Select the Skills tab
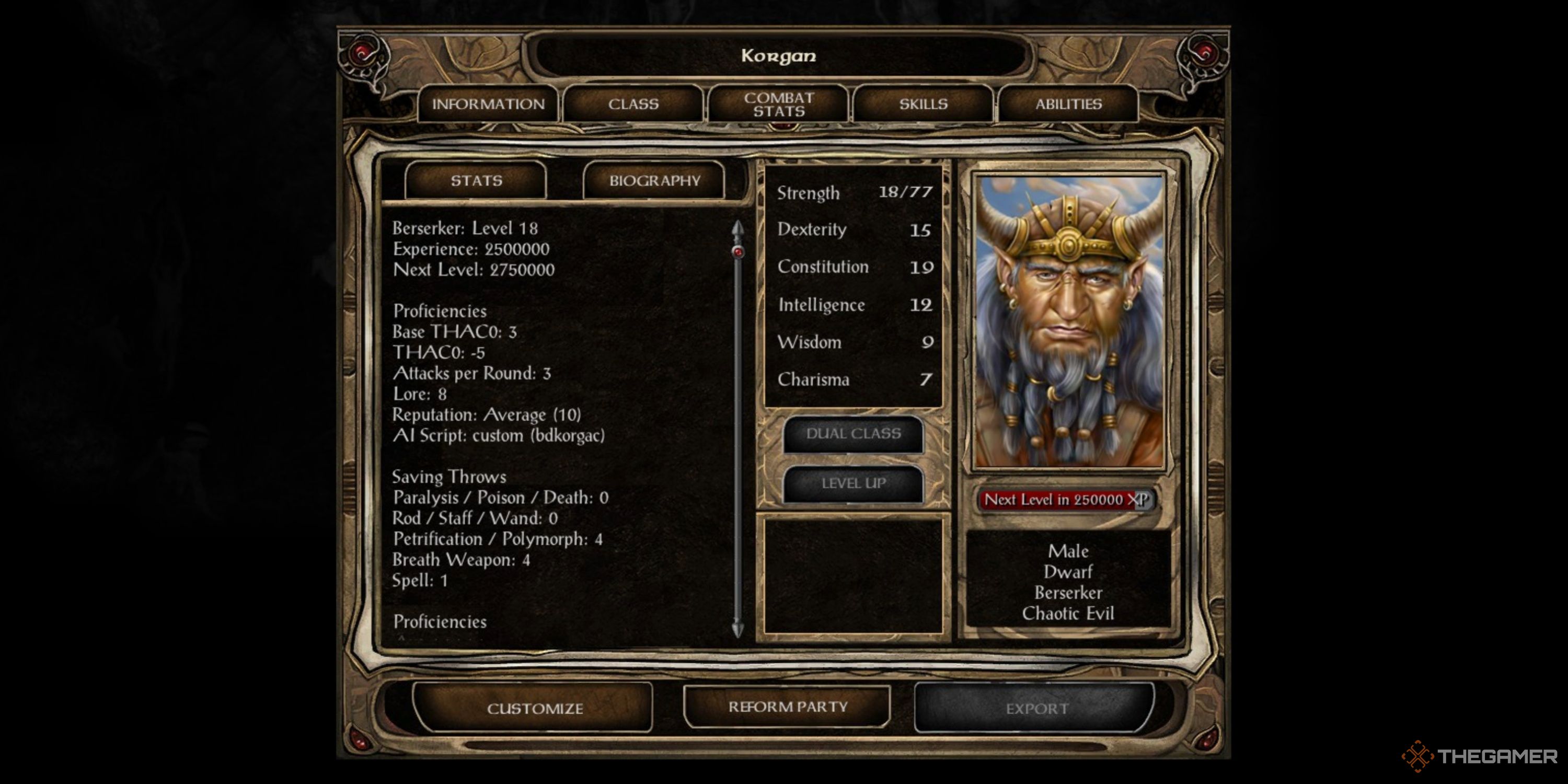 (924, 104)
